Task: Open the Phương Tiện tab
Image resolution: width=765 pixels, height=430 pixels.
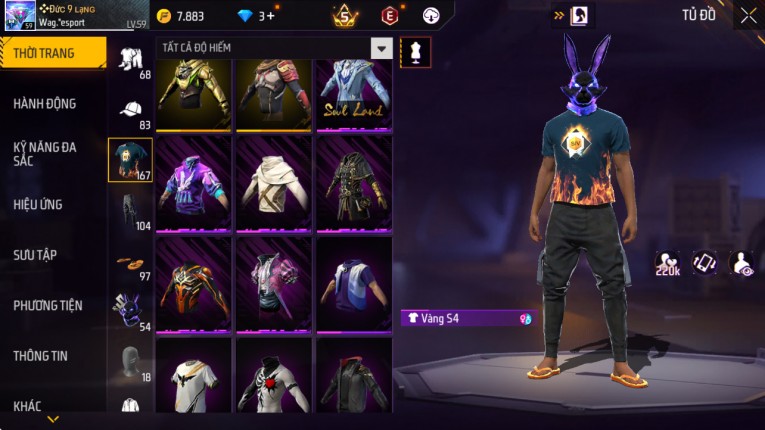Action: (x=48, y=305)
